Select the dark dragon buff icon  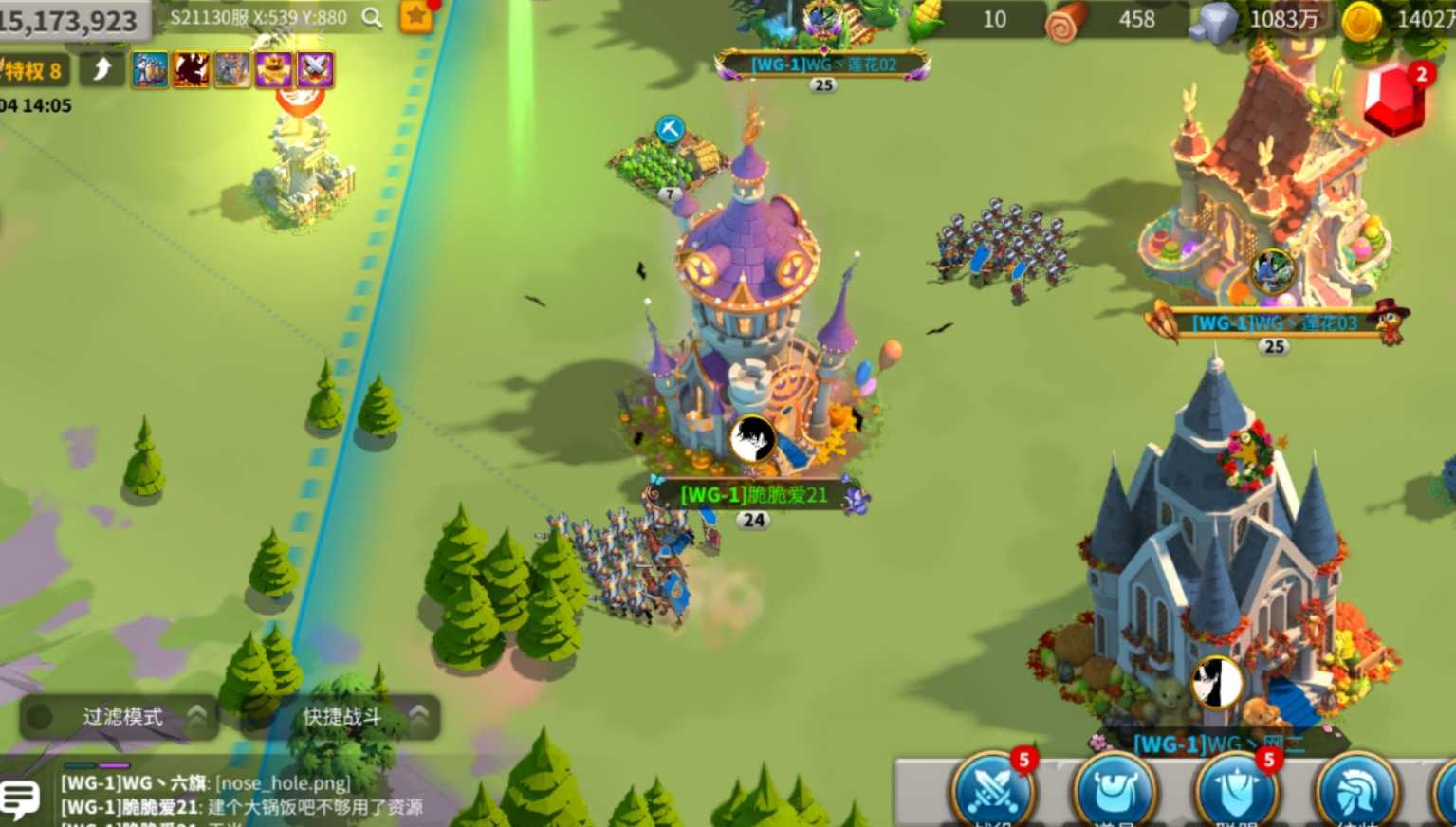[x=191, y=69]
